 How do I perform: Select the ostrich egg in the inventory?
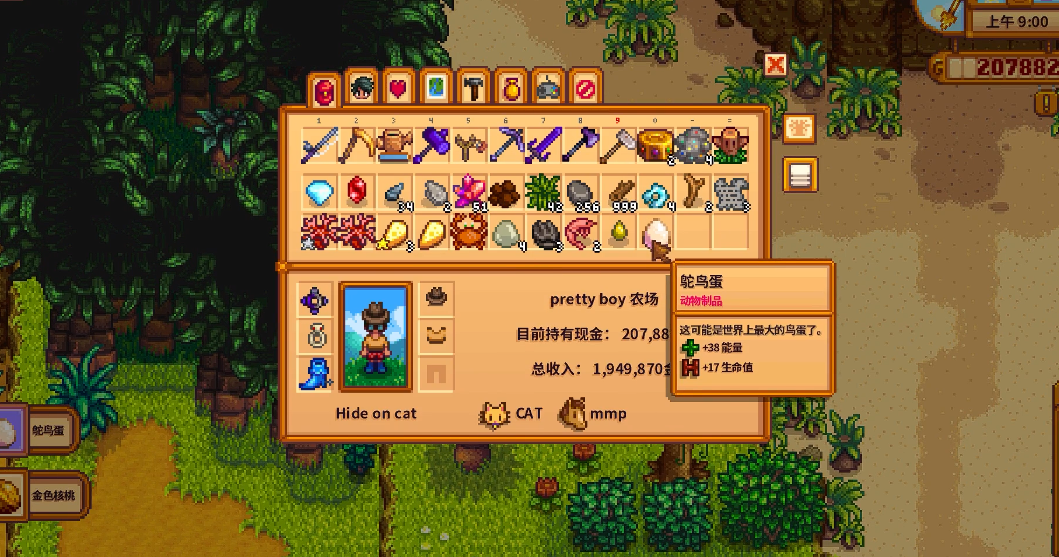click(654, 235)
